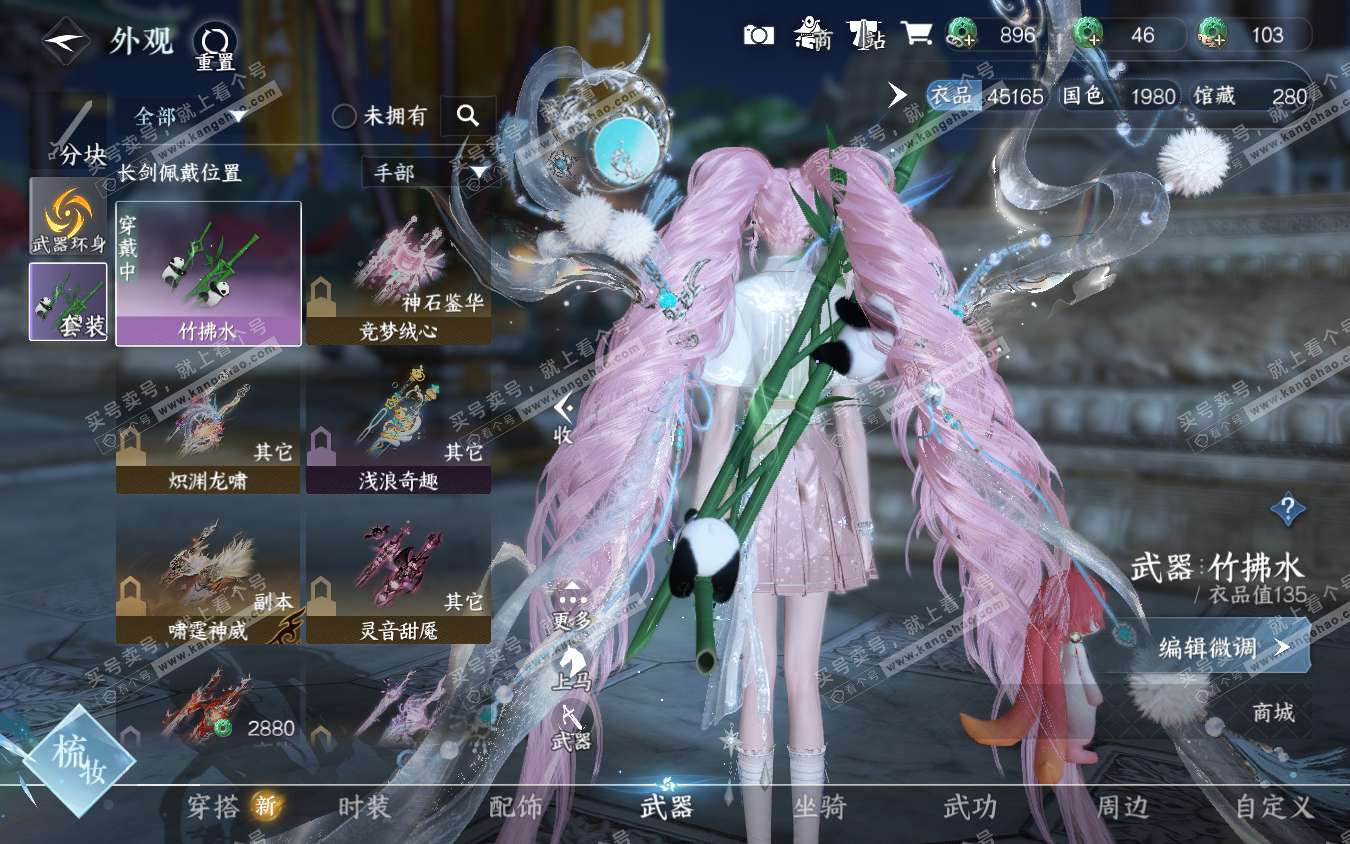Open 编辑微调 fine-tune editor
Image resolution: width=1350 pixels, height=844 pixels.
1222,647
